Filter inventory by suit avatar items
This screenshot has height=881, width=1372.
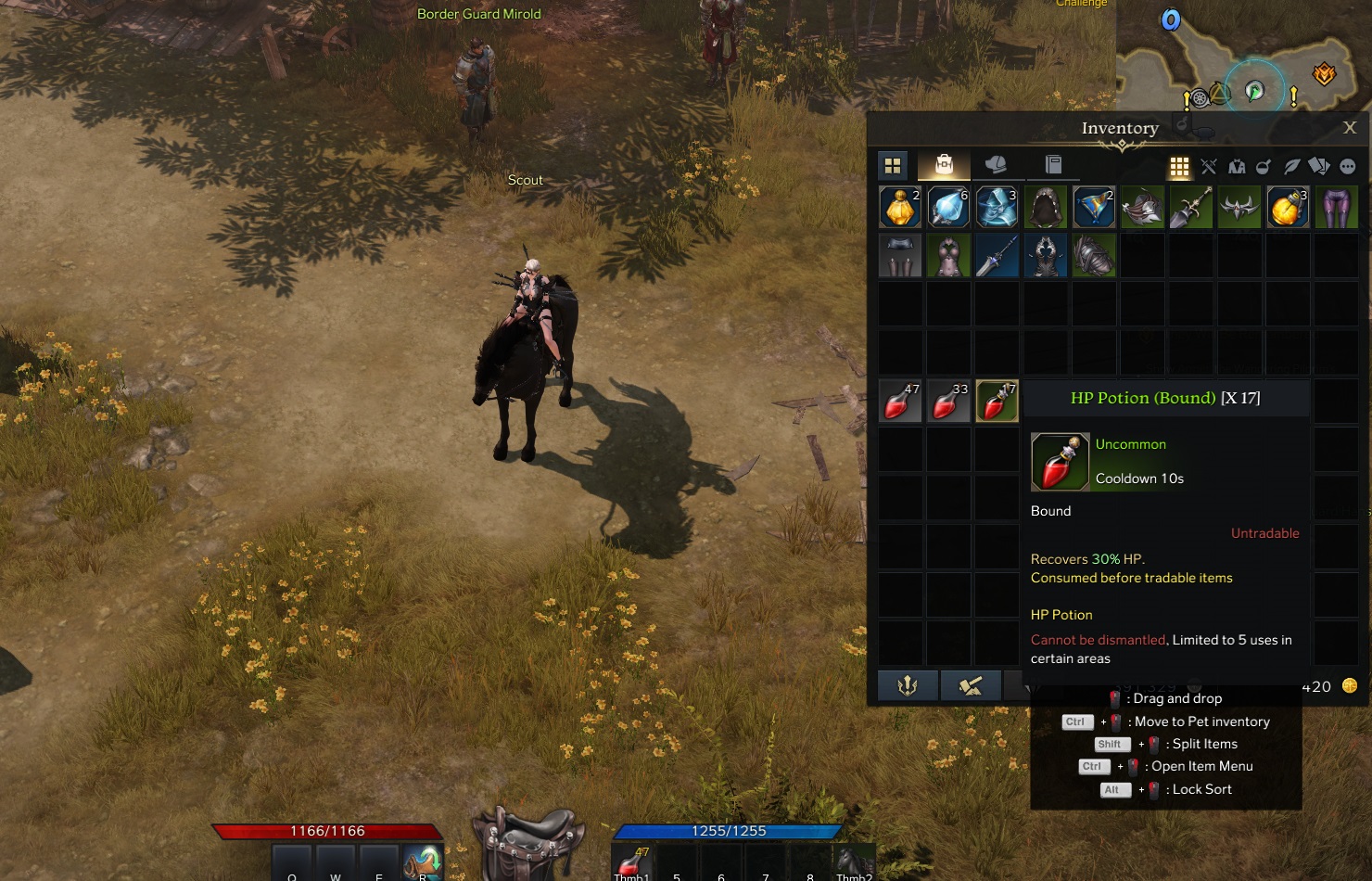pos(1237,167)
